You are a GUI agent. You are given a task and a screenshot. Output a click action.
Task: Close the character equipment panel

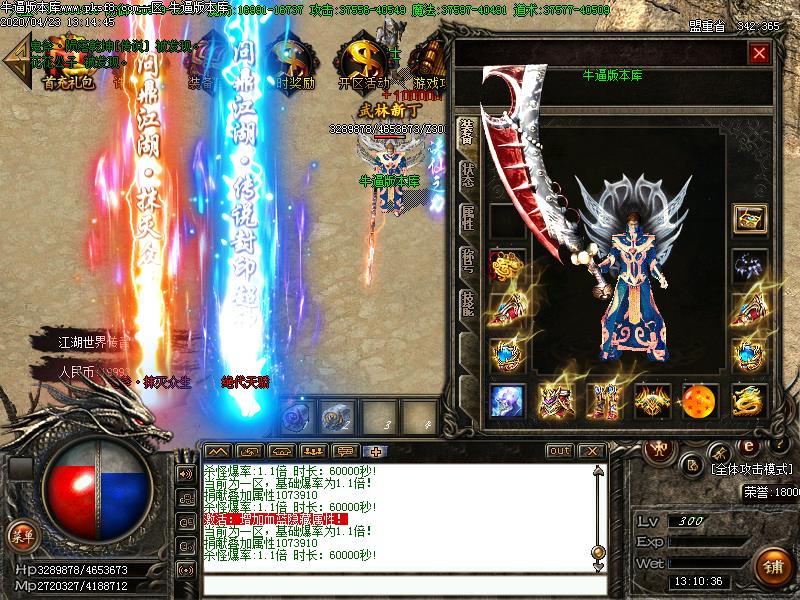point(760,54)
